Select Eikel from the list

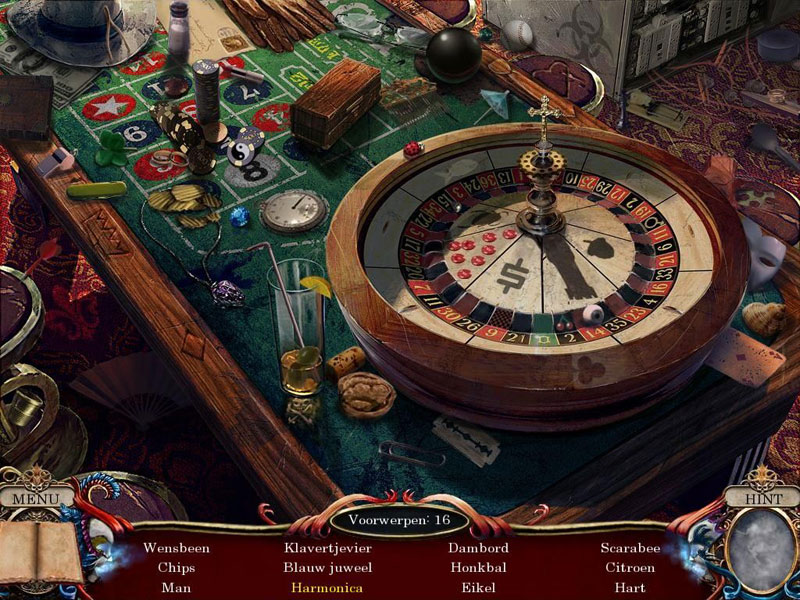(478, 588)
